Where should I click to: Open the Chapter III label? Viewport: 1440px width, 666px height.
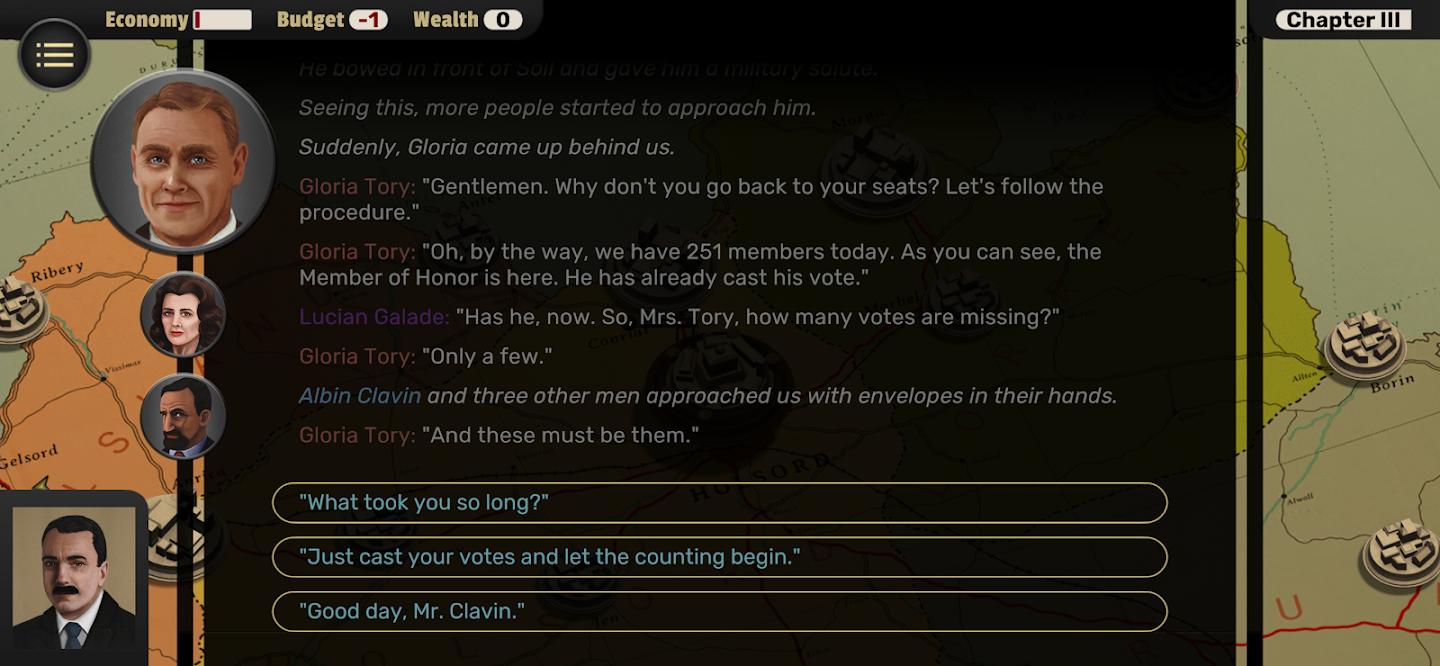(x=1342, y=20)
